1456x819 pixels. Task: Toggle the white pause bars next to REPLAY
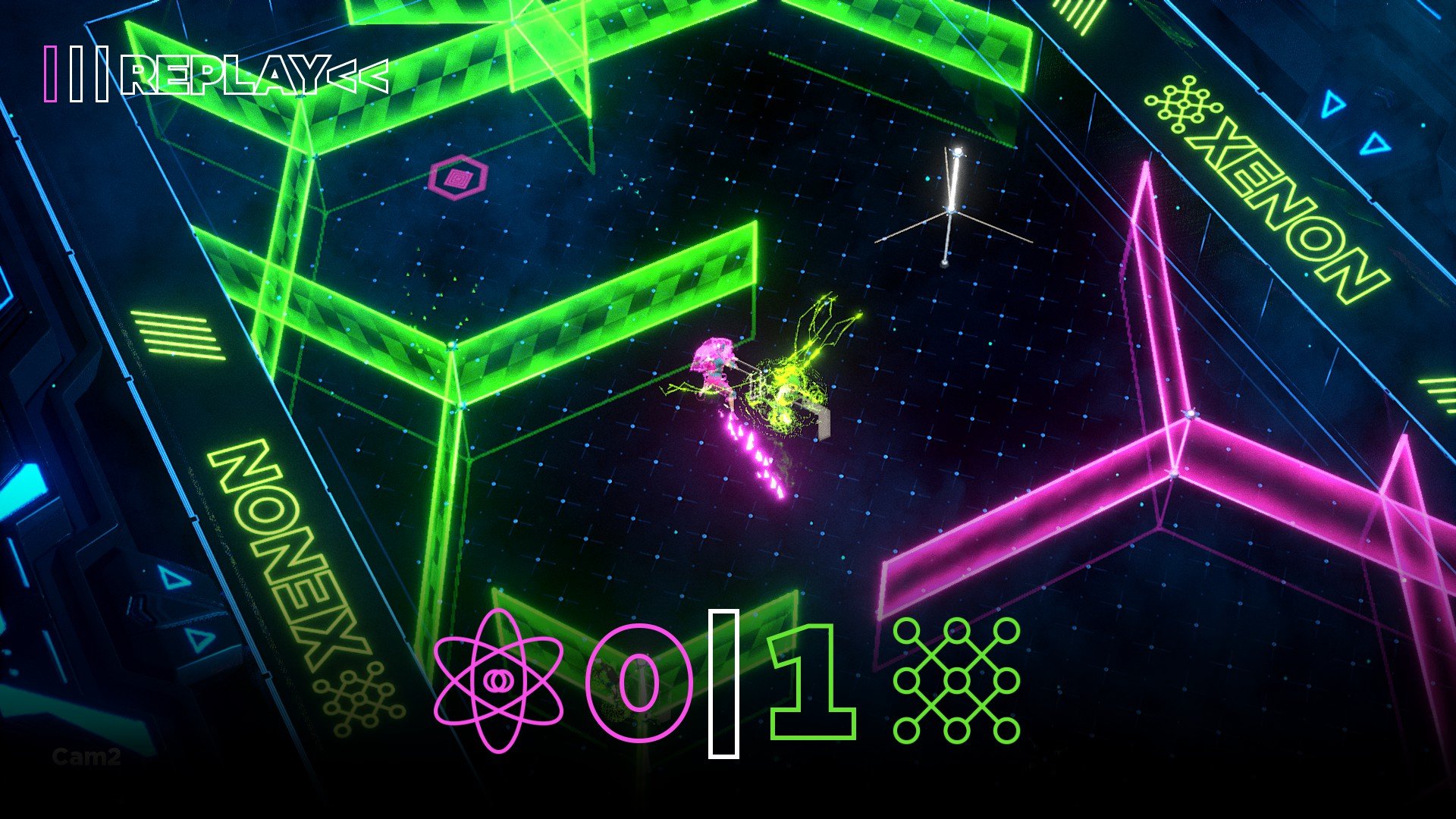coord(91,72)
